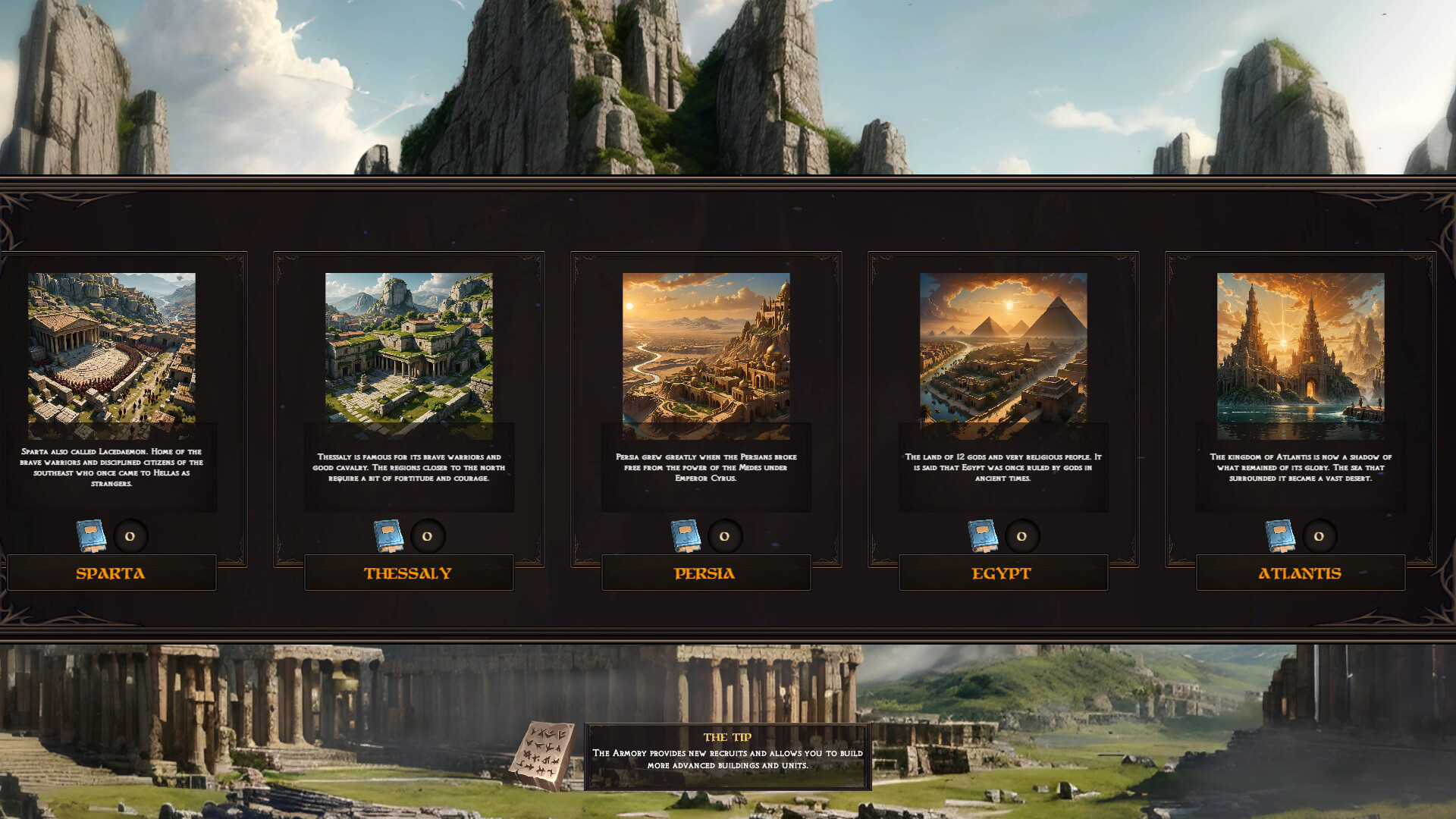Click the Thessaly nameplate button
The image size is (1456, 819).
pos(409,573)
